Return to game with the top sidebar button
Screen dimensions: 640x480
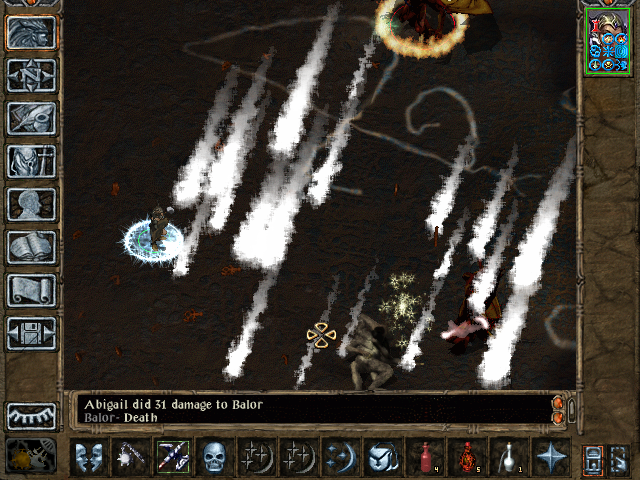(x=30, y=32)
